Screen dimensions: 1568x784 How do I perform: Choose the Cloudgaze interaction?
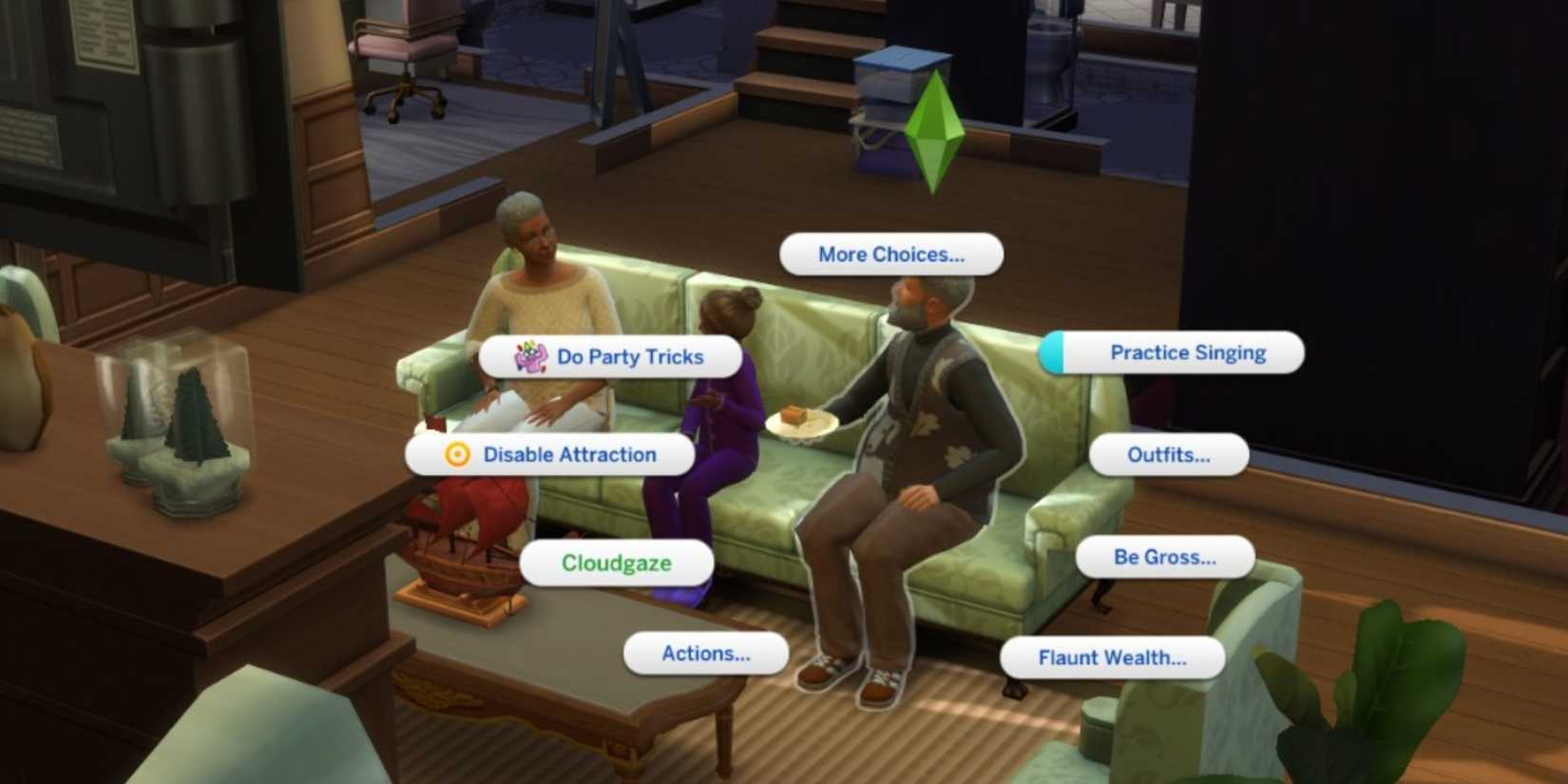(617, 563)
